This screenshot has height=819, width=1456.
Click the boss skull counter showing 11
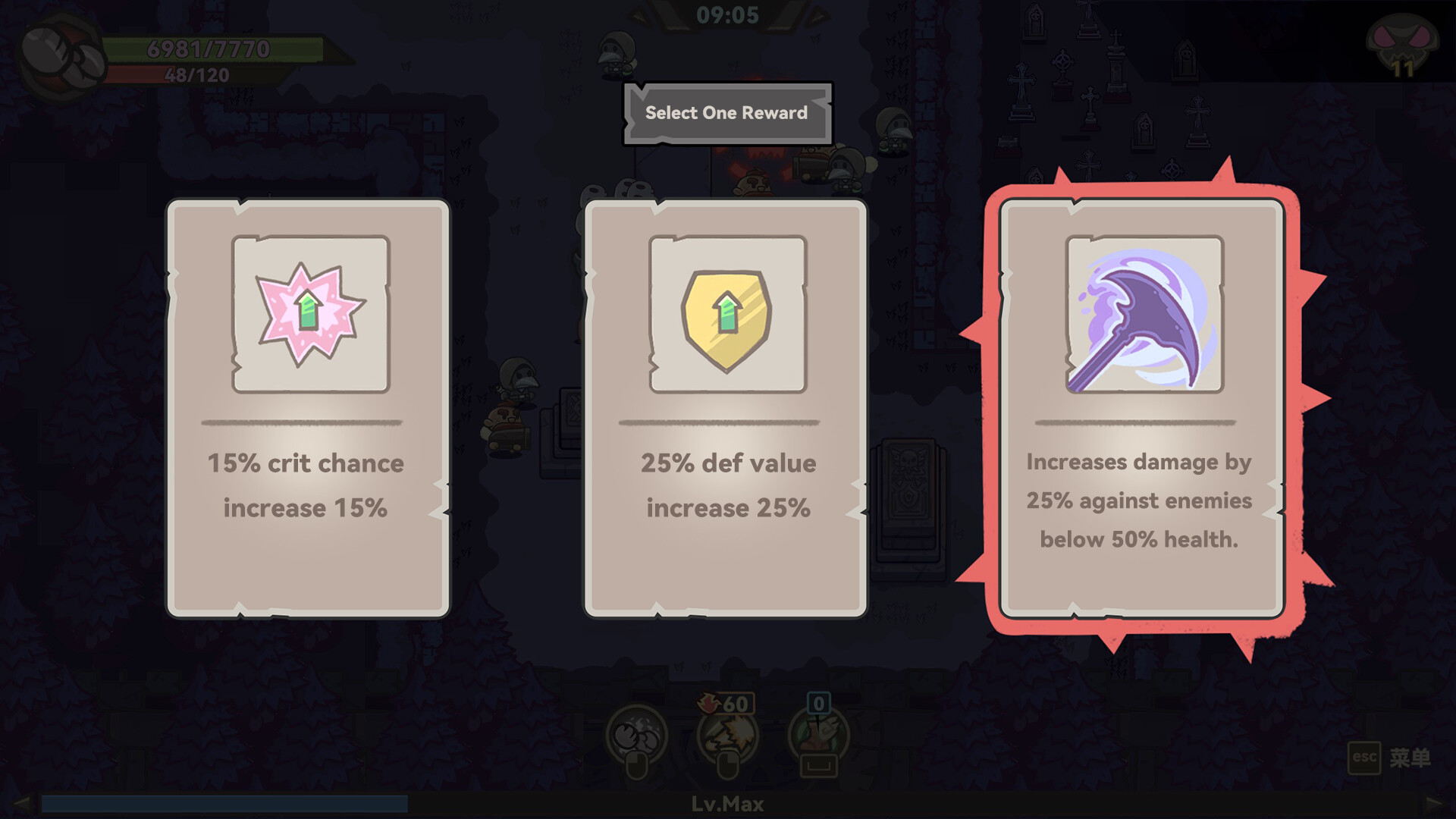(x=1404, y=44)
